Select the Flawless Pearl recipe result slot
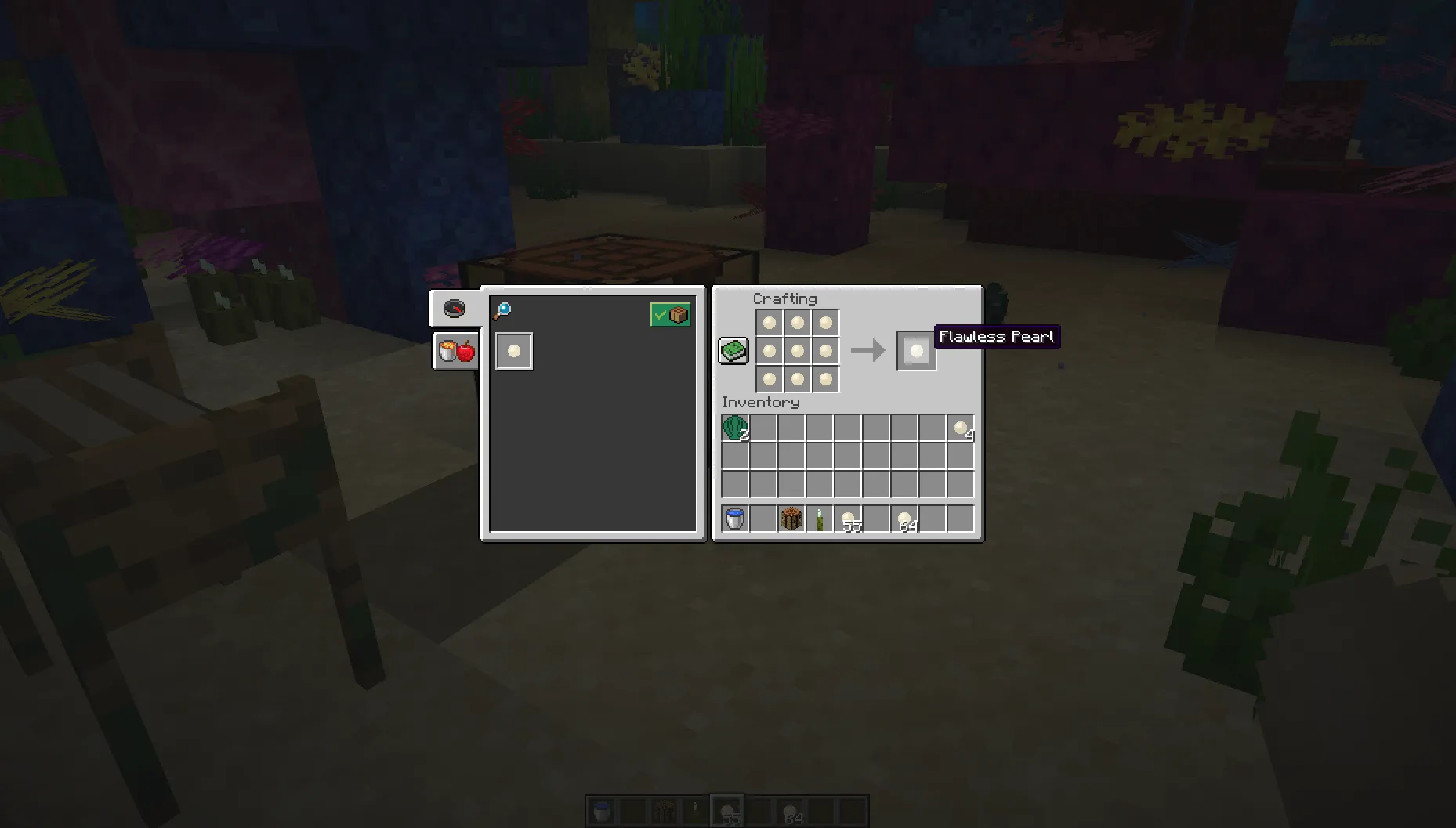The height and width of the screenshot is (828, 1456). pyautogui.click(x=915, y=350)
